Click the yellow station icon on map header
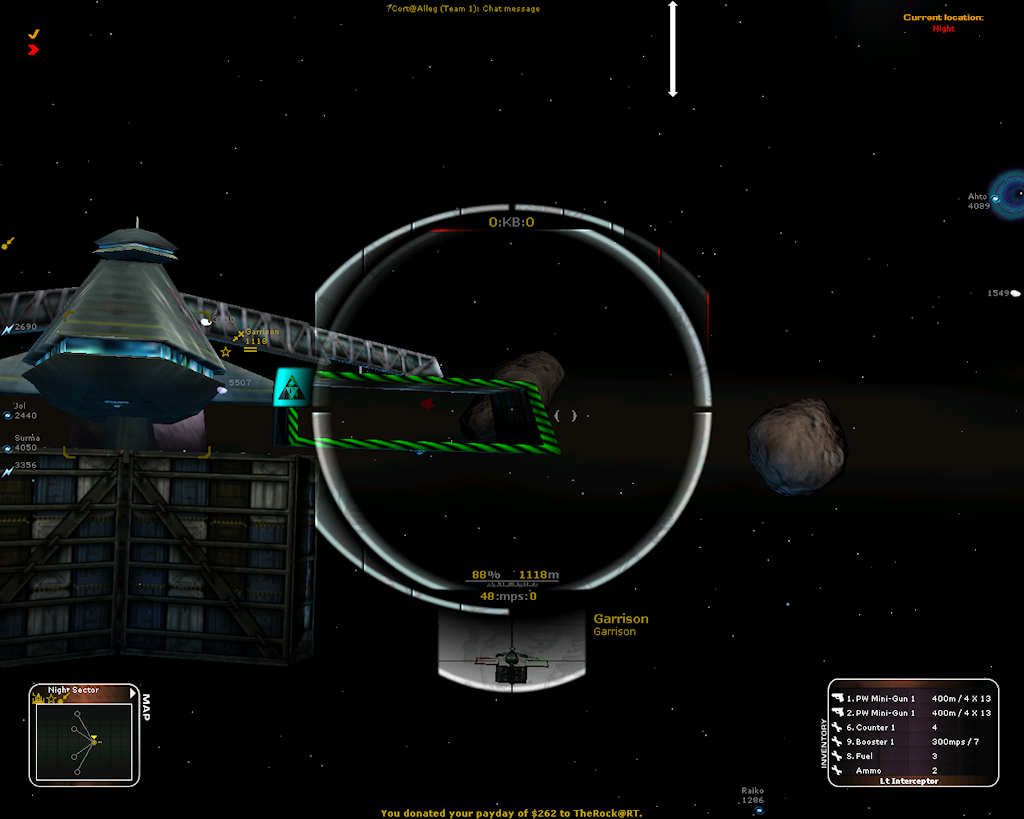 [39, 699]
